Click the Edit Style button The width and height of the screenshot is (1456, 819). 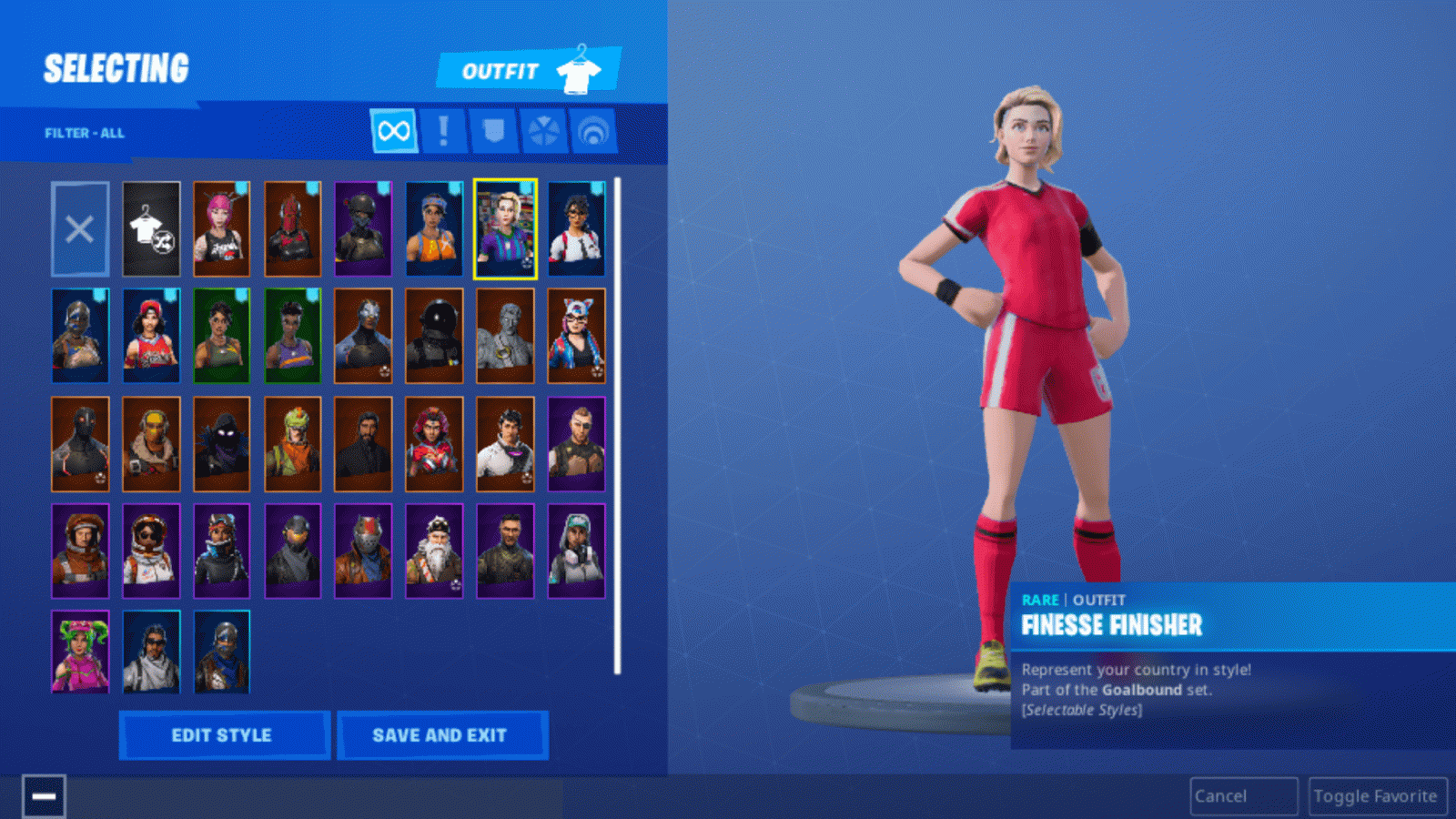click(223, 735)
